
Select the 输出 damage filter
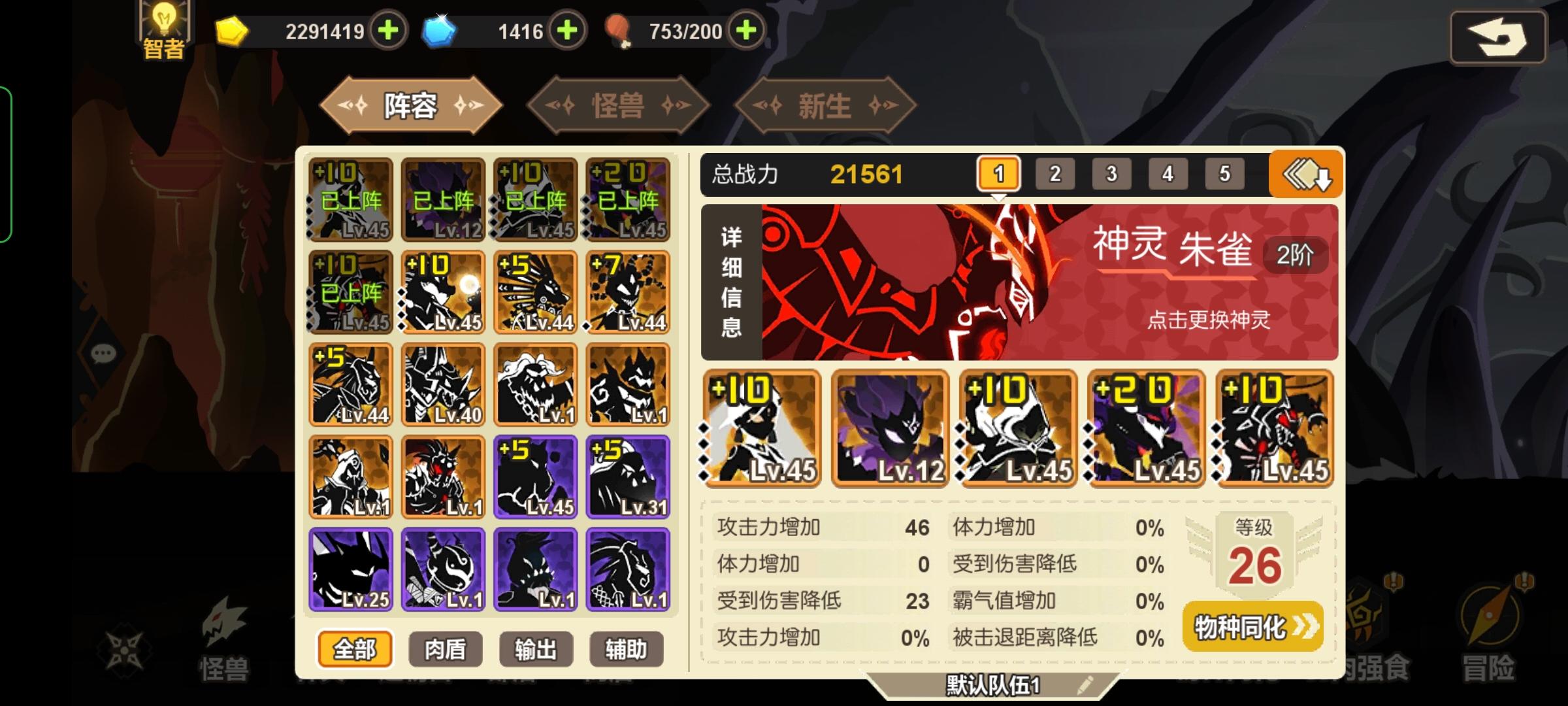(536, 650)
